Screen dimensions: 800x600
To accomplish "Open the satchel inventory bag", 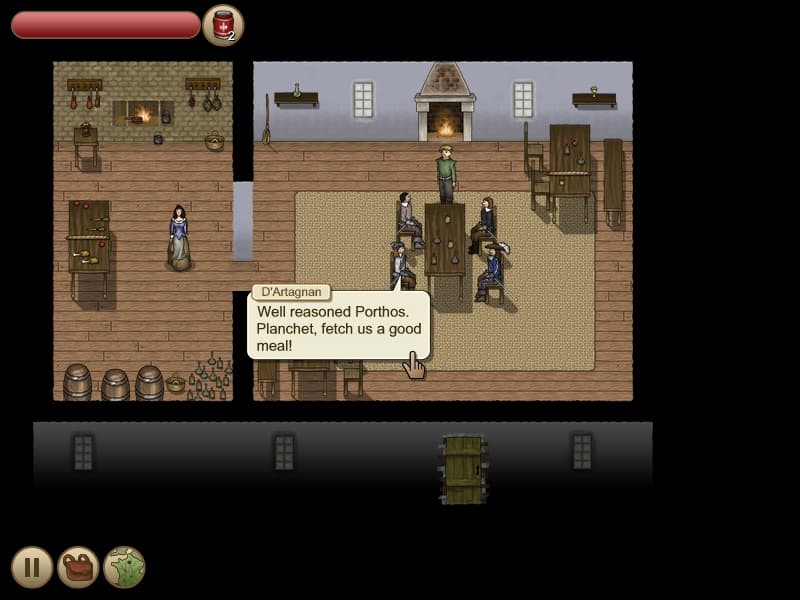I will click(78, 567).
